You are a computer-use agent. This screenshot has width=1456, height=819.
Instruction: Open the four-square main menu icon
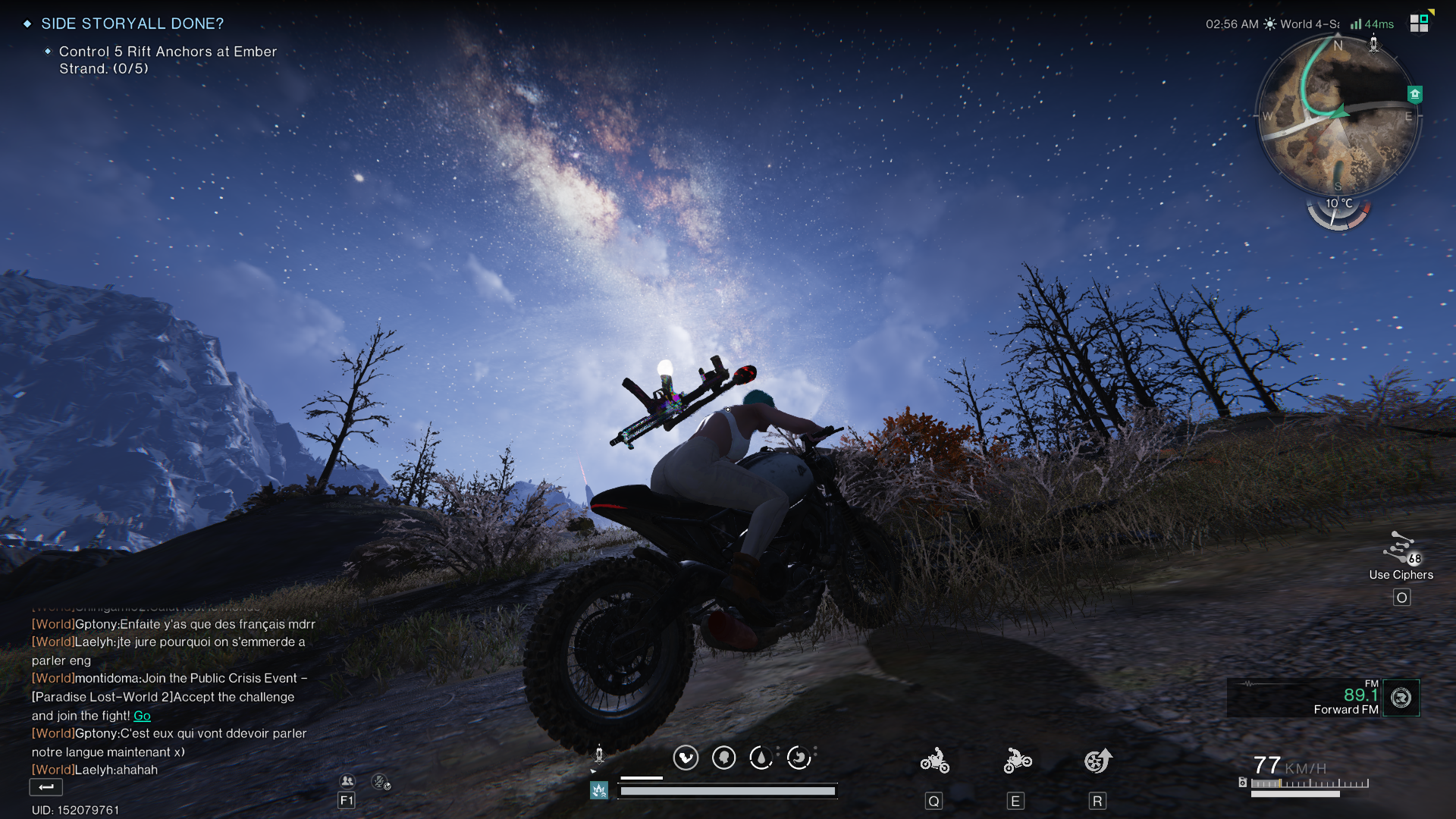[x=1419, y=23]
